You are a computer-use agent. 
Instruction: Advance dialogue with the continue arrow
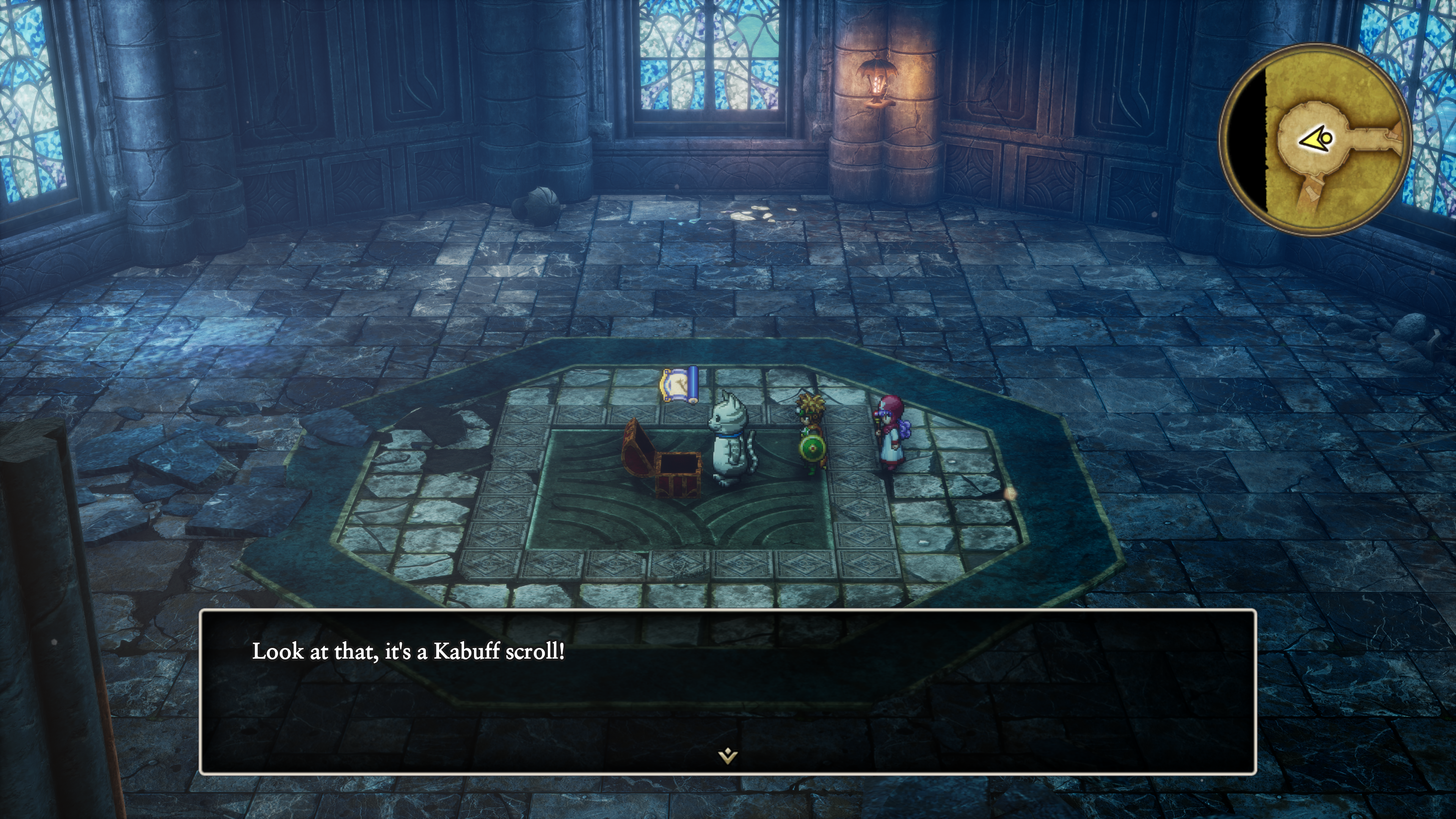[728, 755]
